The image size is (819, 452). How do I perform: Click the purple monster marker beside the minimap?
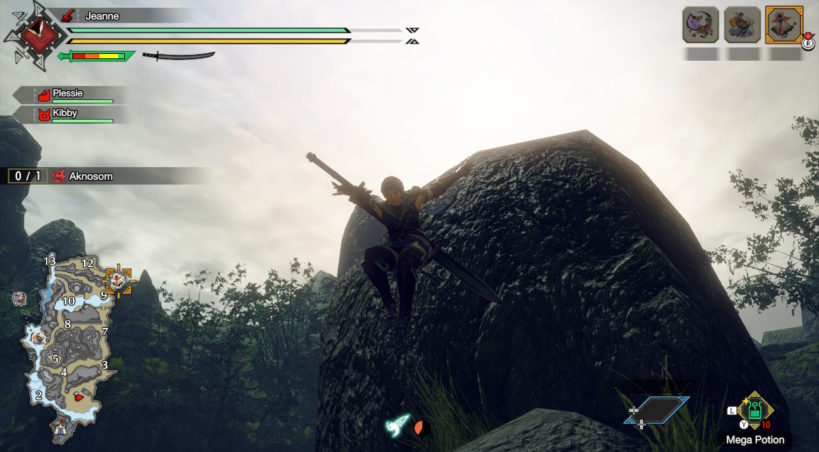[18, 298]
